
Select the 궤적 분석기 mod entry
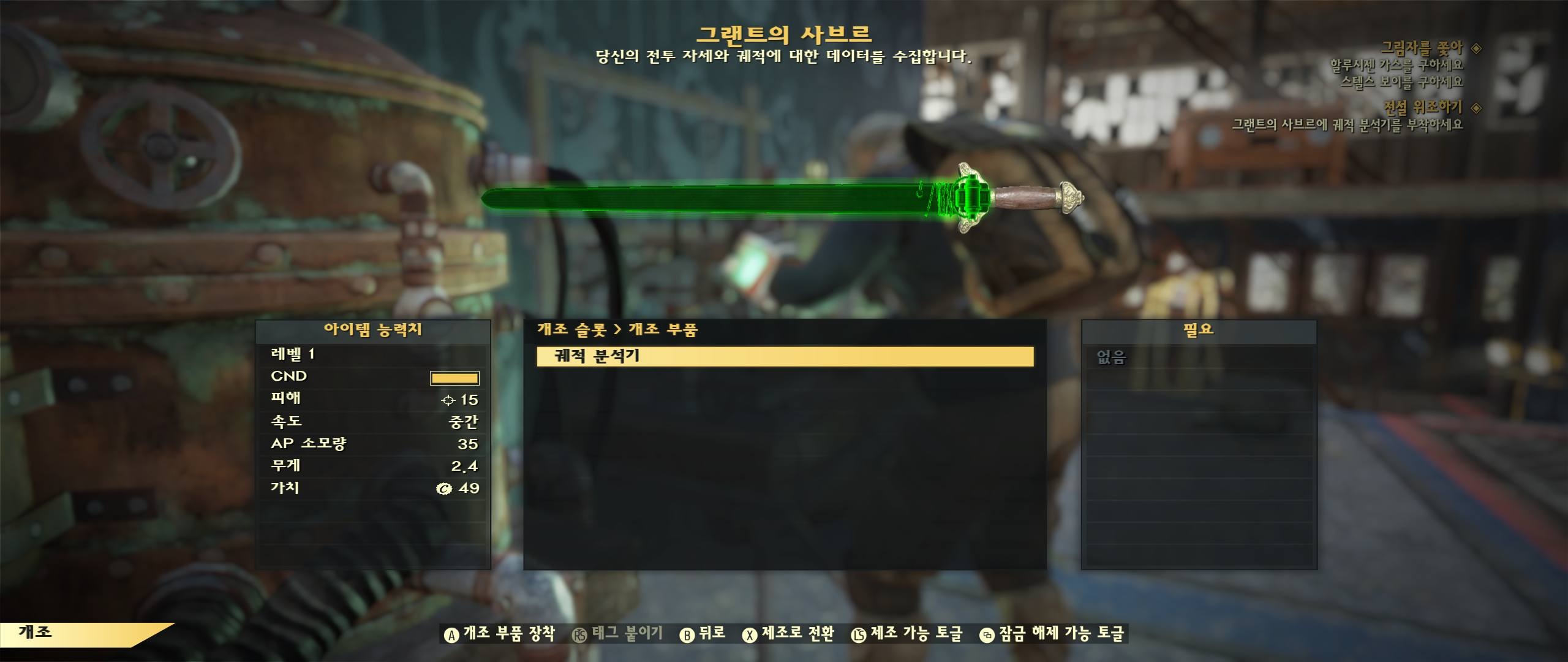coord(785,356)
